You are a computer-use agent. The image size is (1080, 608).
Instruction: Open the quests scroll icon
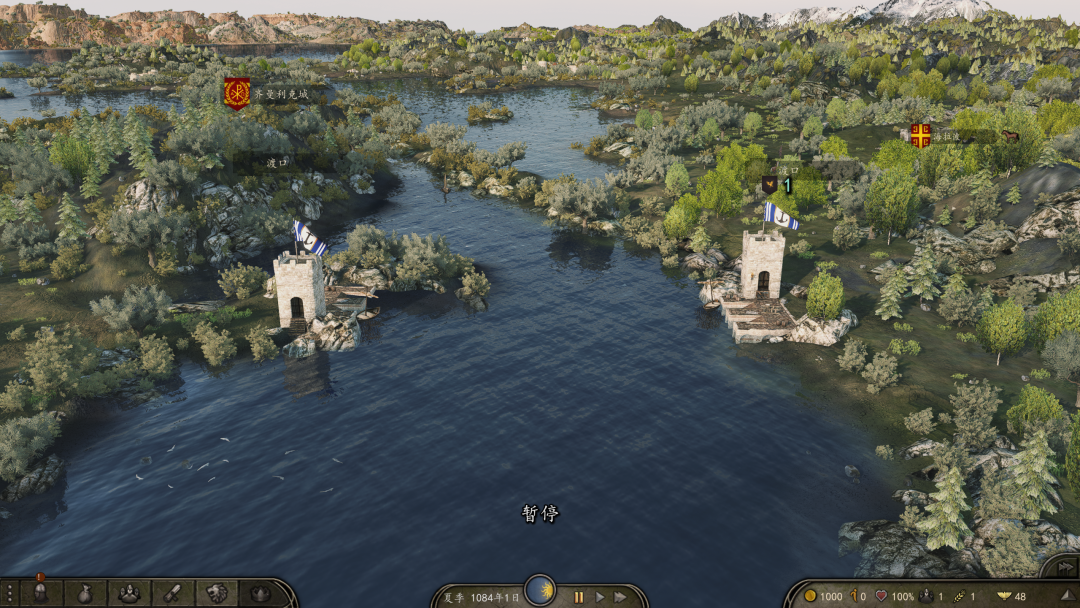[x=172, y=593]
